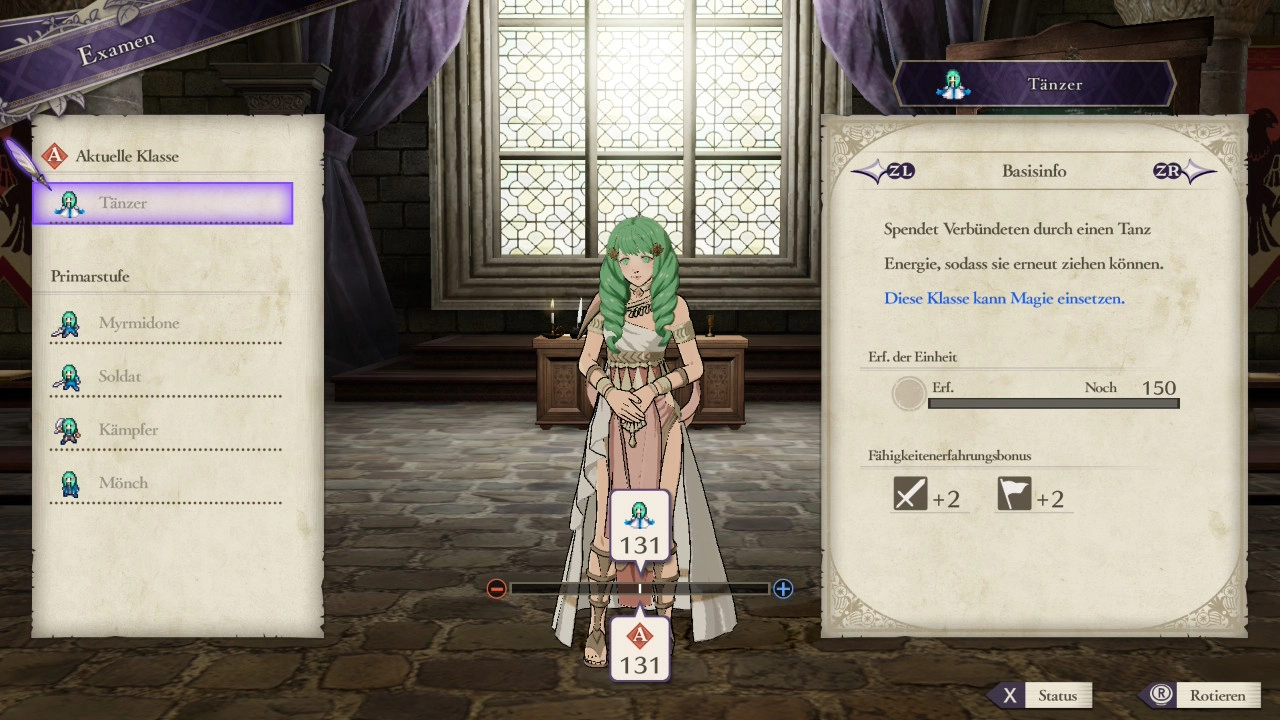The image size is (1280, 720).
Task: Select the Kämpfer class
Action: [165, 430]
